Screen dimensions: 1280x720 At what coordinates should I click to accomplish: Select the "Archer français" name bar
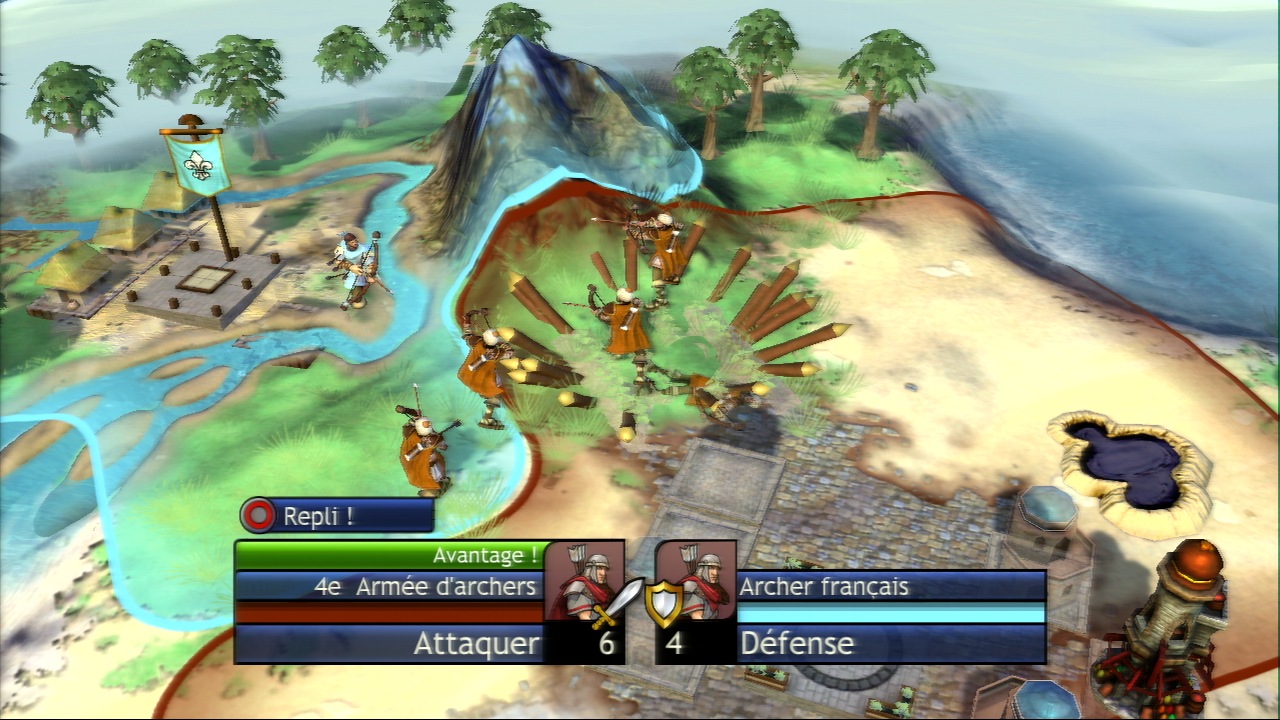point(890,586)
